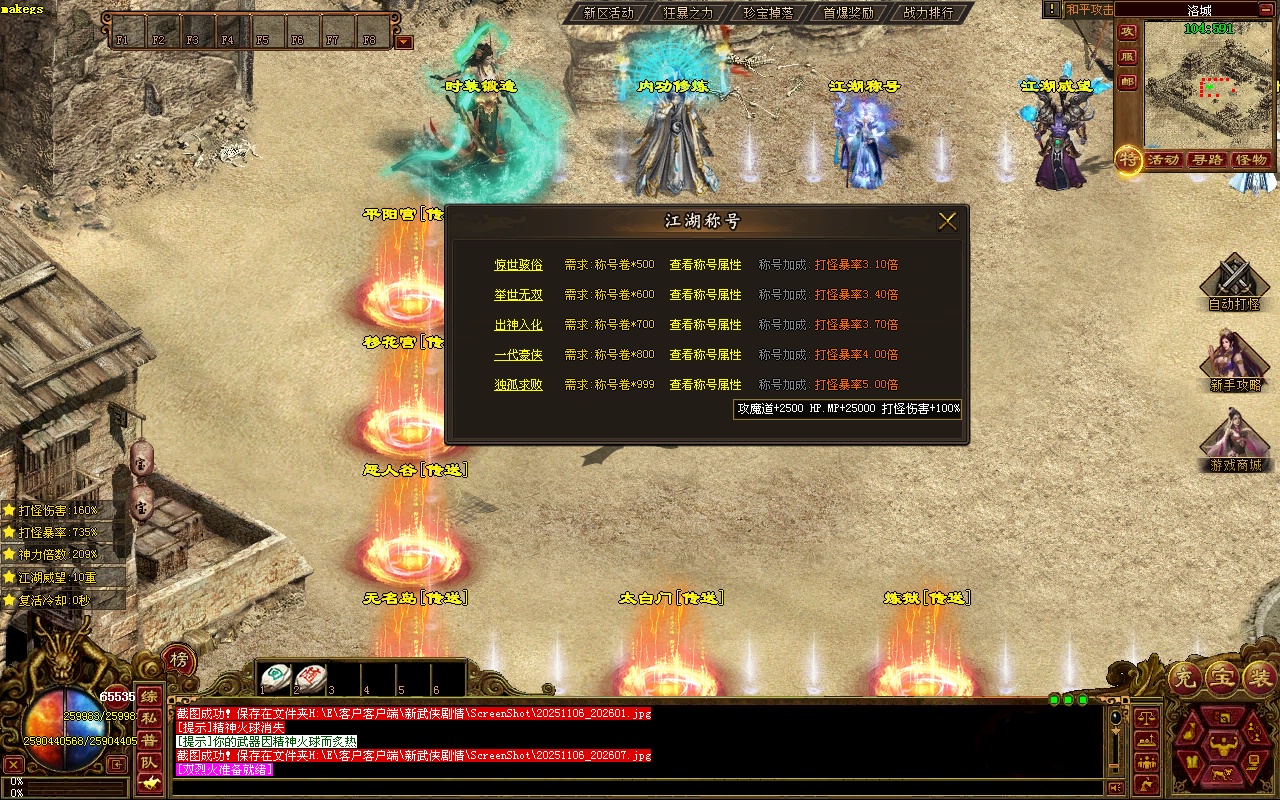Open the 珍宝掉落 top menu tab
This screenshot has width=1280, height=800.
point(768,13)
